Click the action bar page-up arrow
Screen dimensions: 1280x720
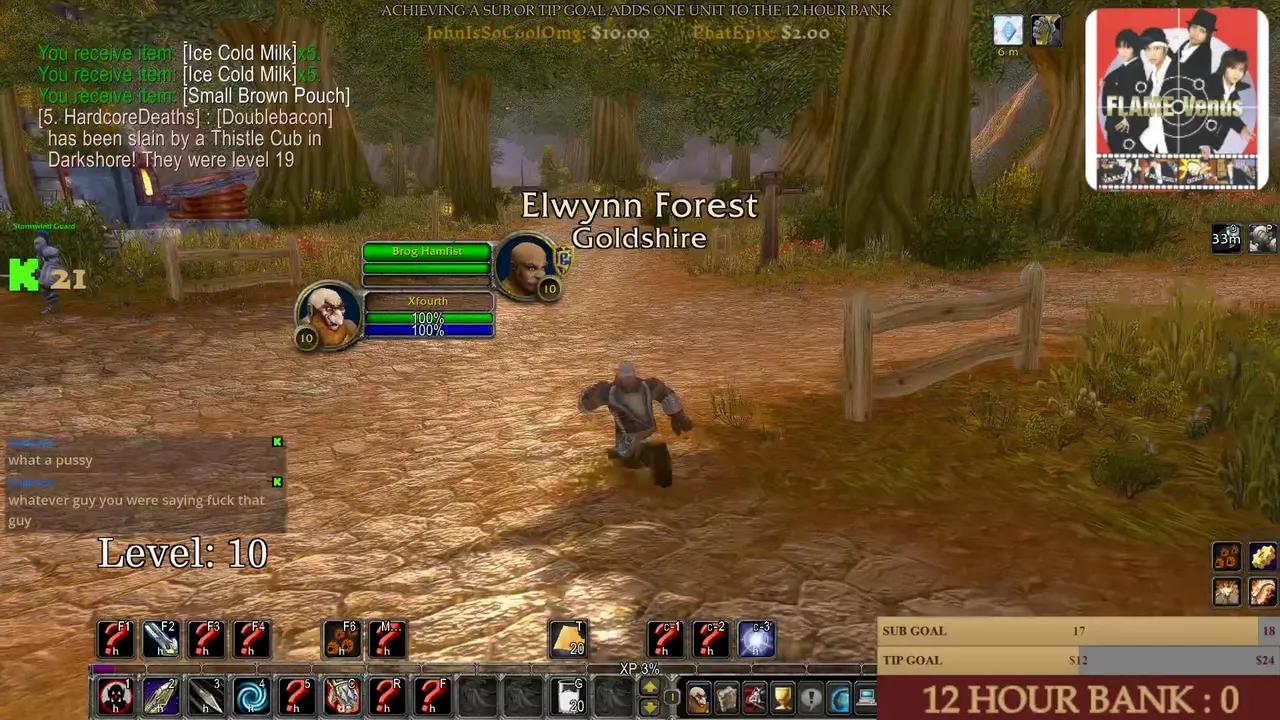point(649,687)
